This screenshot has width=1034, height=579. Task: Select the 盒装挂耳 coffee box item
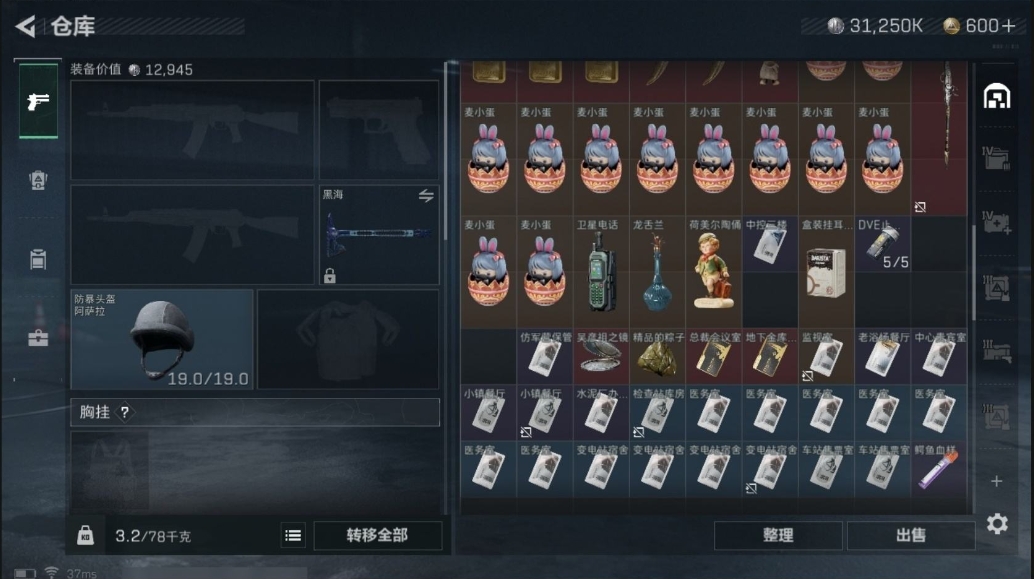[x=825, y=270]
